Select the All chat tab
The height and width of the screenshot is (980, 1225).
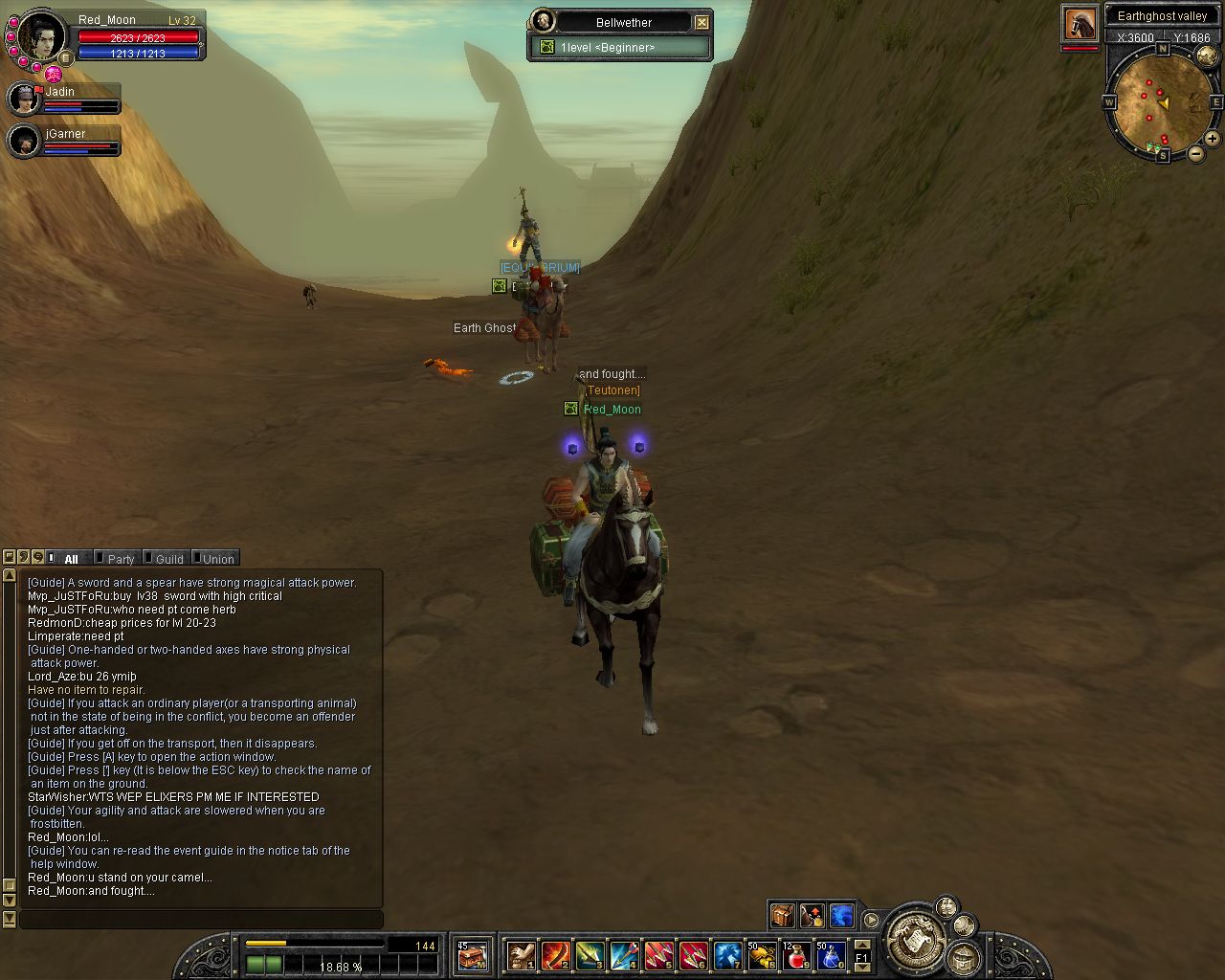71,559
